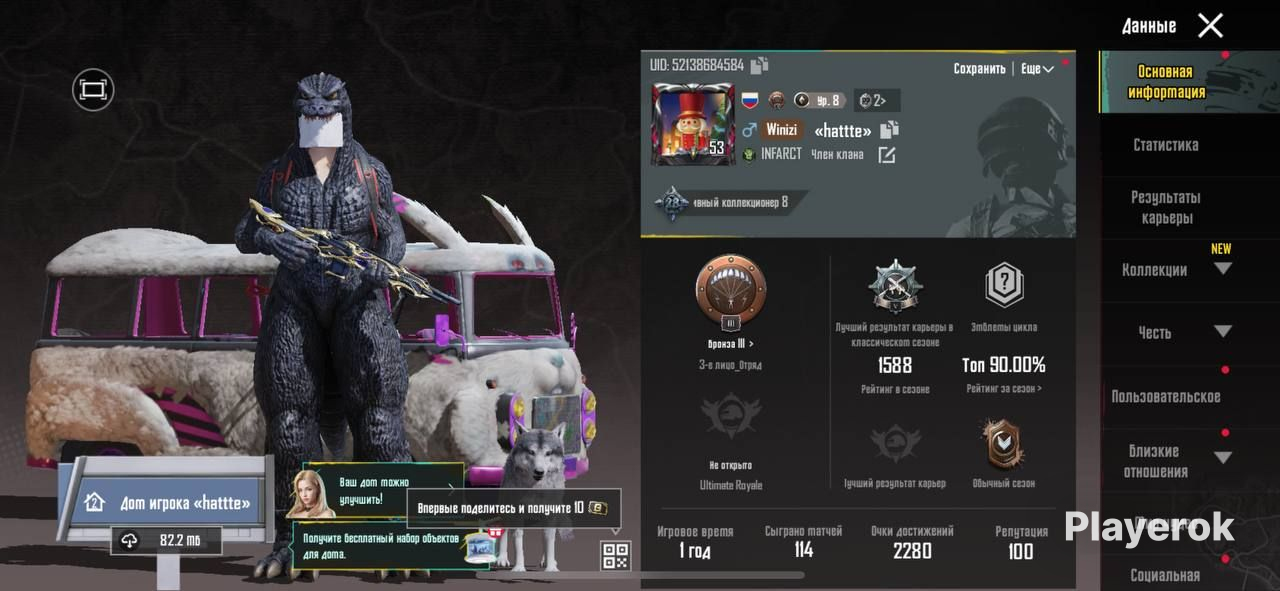Open the Результаты карьеры tab
Image resolution: width=1280 pixels, height=591 pixels.
click(x=1165, y=208)
